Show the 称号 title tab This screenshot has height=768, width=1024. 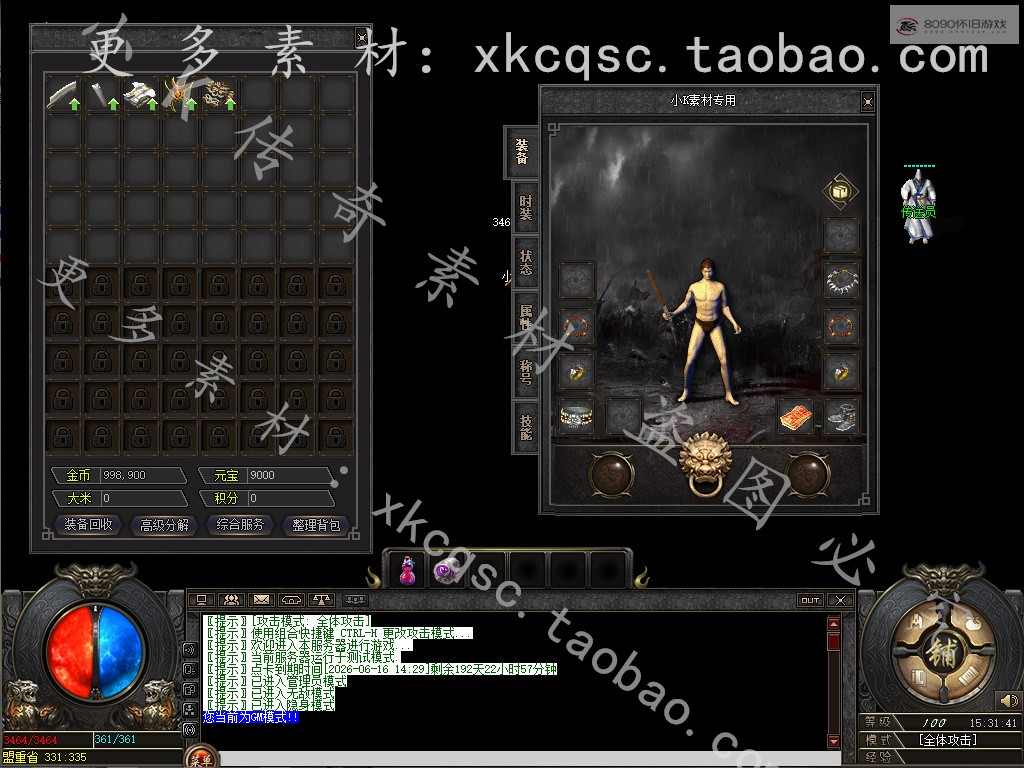525,372
